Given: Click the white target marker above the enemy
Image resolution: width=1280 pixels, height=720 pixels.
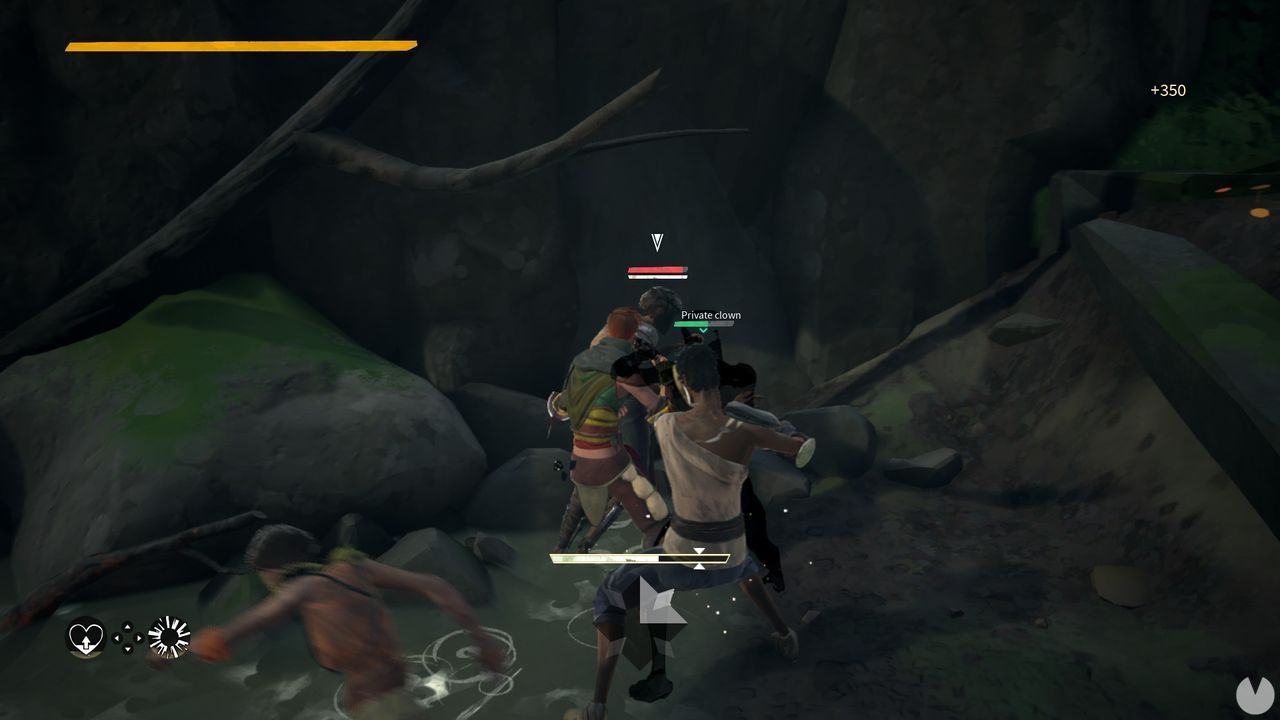Looking at the screenshot, I should tap(656, 240).
